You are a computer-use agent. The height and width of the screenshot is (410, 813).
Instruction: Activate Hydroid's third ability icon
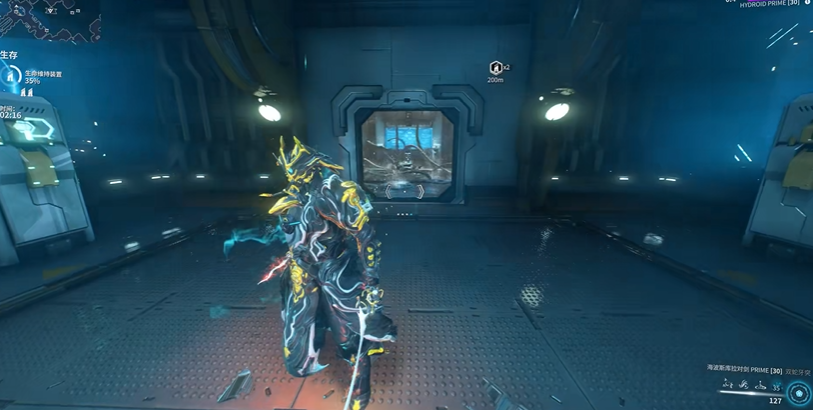759,385
